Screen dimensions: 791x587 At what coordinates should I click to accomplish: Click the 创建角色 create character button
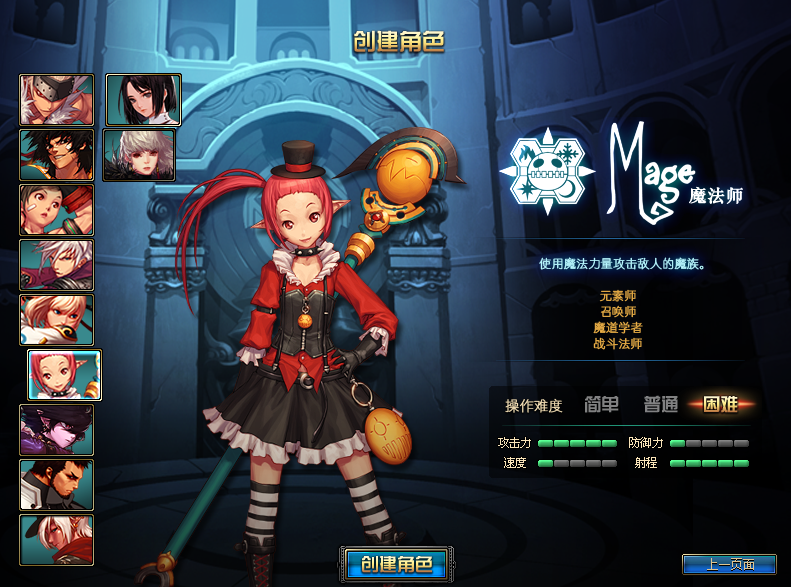tap(396, 564)
